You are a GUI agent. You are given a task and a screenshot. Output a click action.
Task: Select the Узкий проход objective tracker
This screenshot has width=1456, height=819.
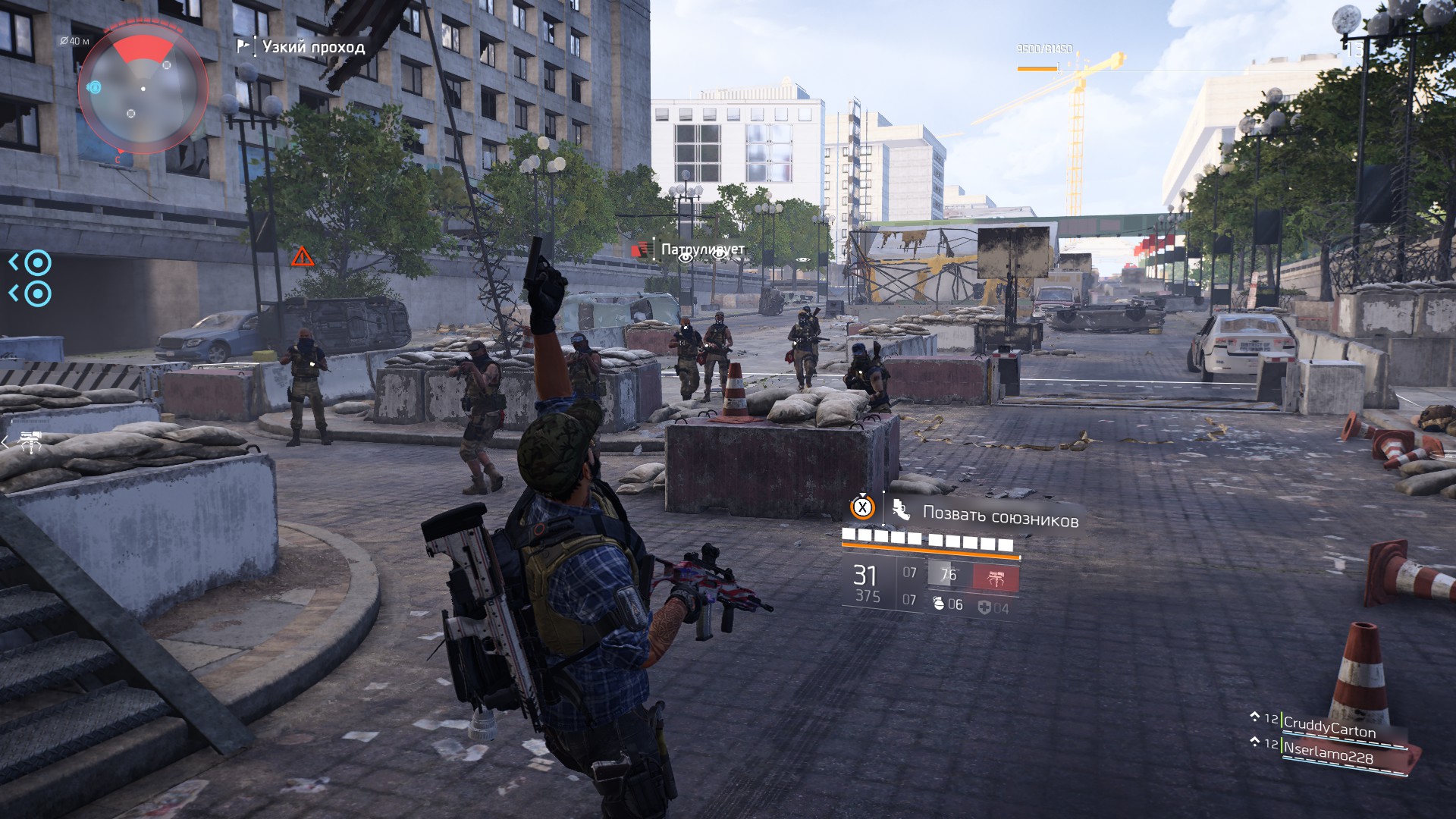click(x=312, y=47)
